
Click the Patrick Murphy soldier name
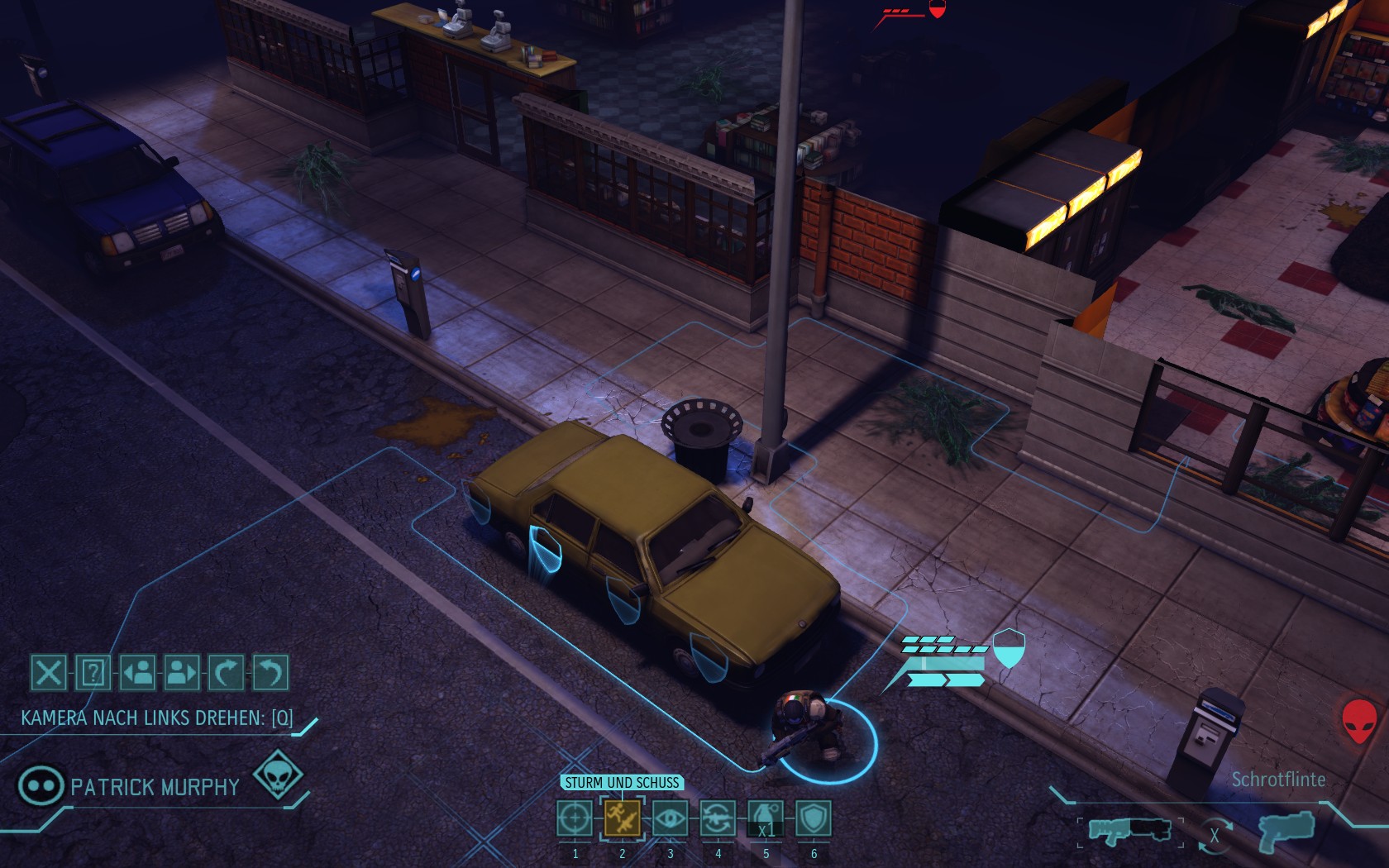155,787
